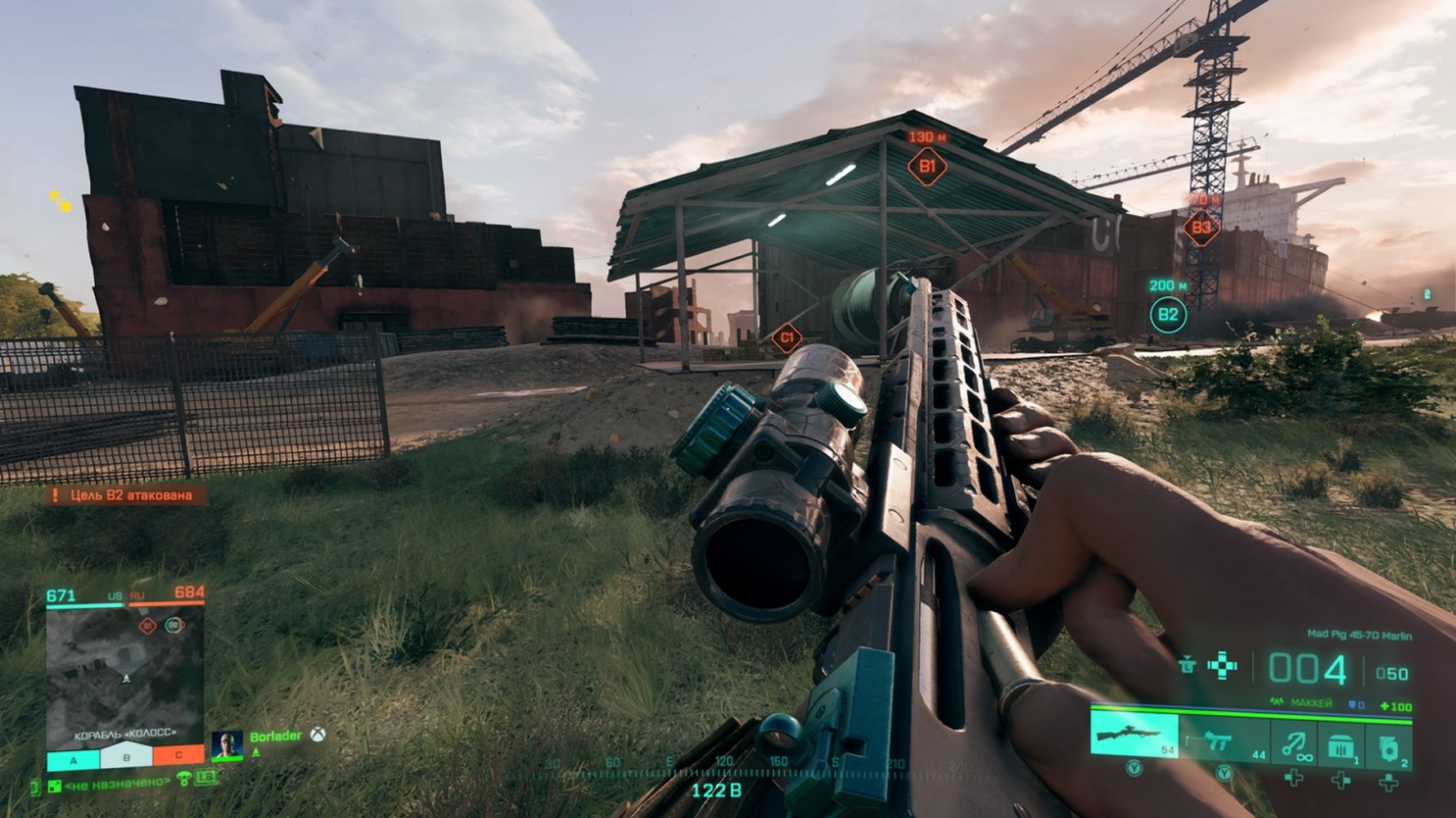
Task: Click squadmate Borlader's portrait
Action: [227, 744]
